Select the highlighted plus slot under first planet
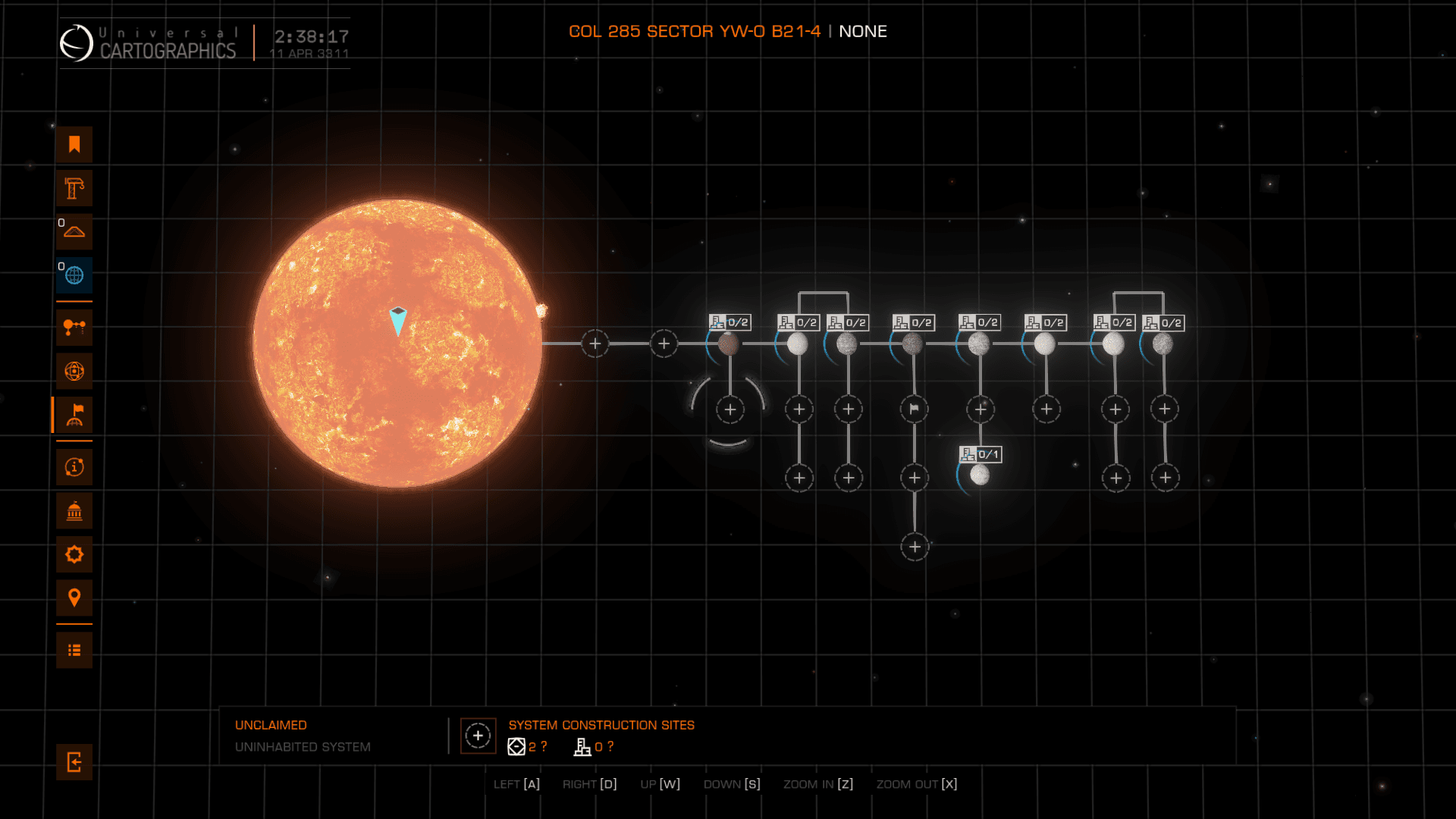 (730, 410)
